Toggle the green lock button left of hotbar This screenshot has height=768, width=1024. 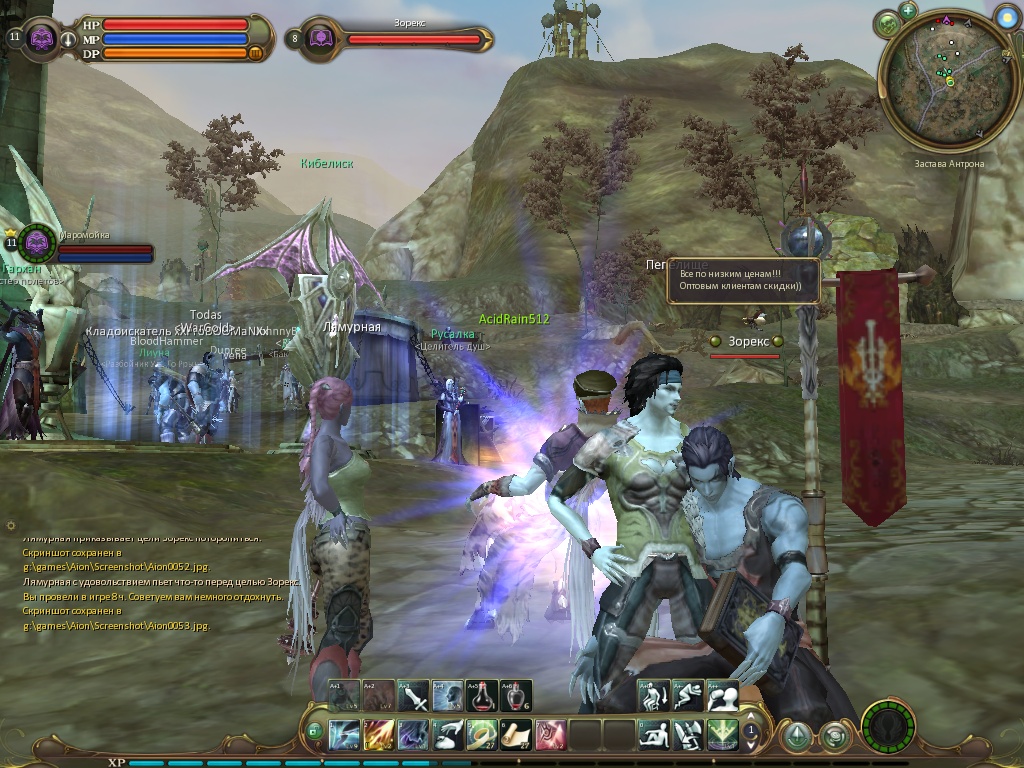pyautogui.click(x=314, y=732)
